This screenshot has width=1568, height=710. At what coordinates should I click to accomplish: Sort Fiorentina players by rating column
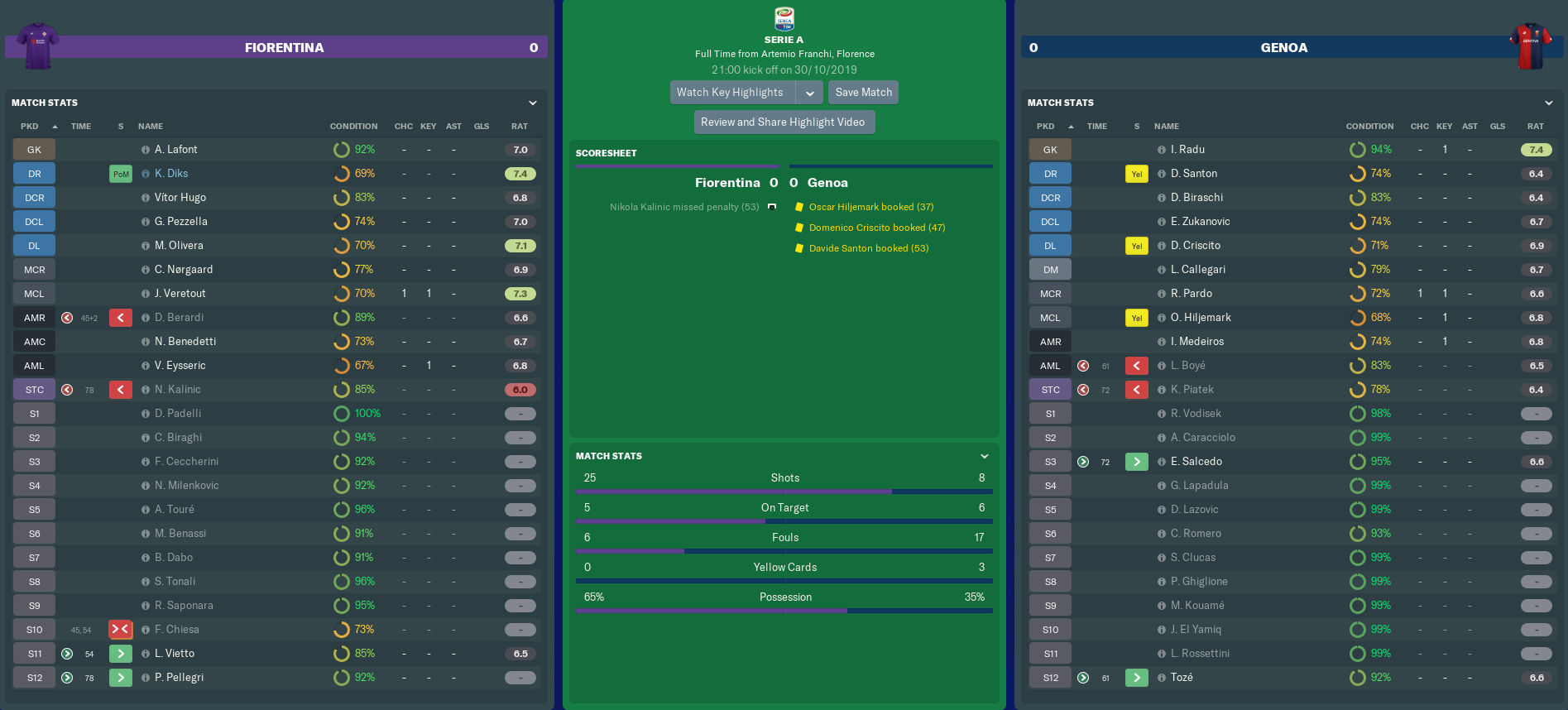point(519,127)
